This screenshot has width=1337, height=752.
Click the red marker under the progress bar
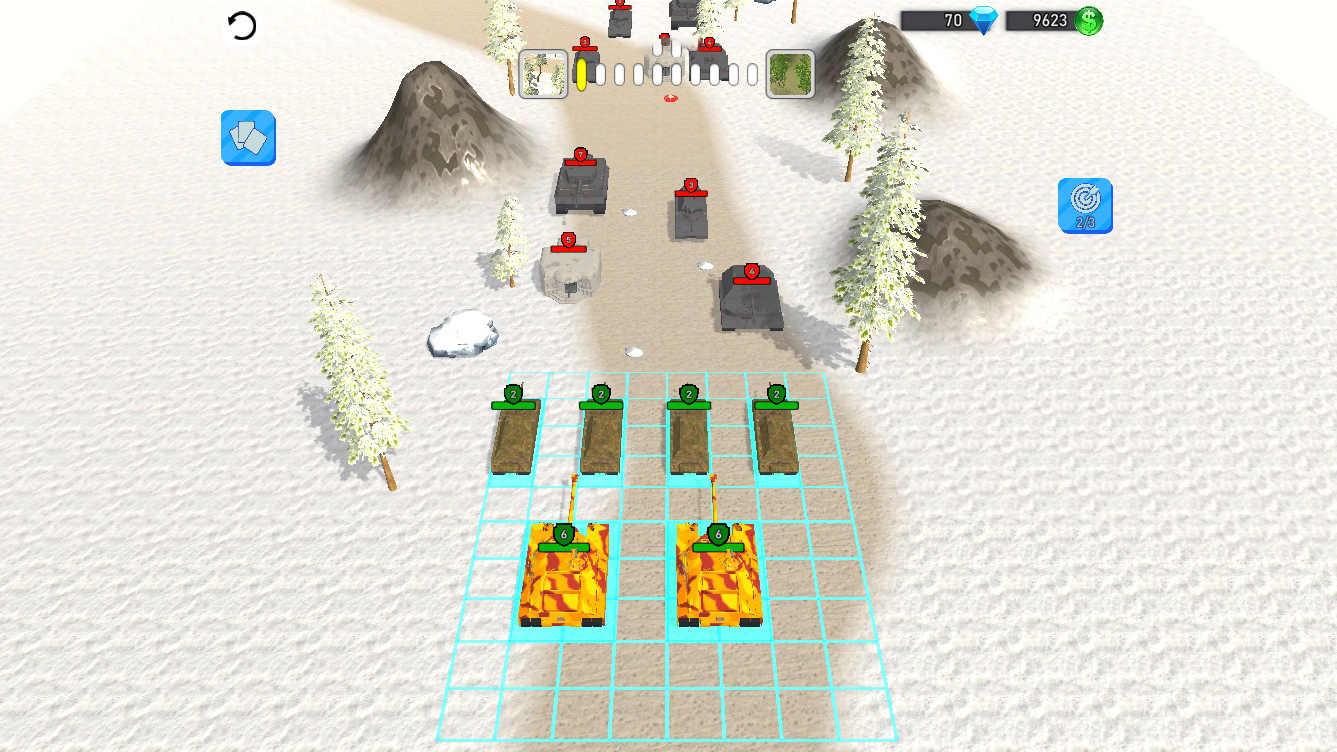(x=670, y=98)
